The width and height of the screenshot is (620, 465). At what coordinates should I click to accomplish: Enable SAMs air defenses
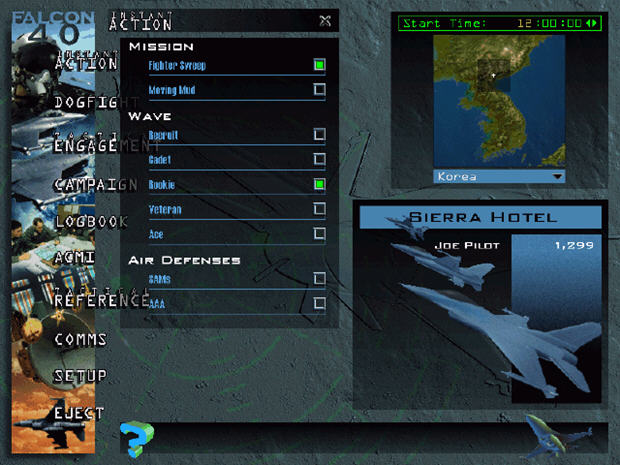tap(319, 278)
